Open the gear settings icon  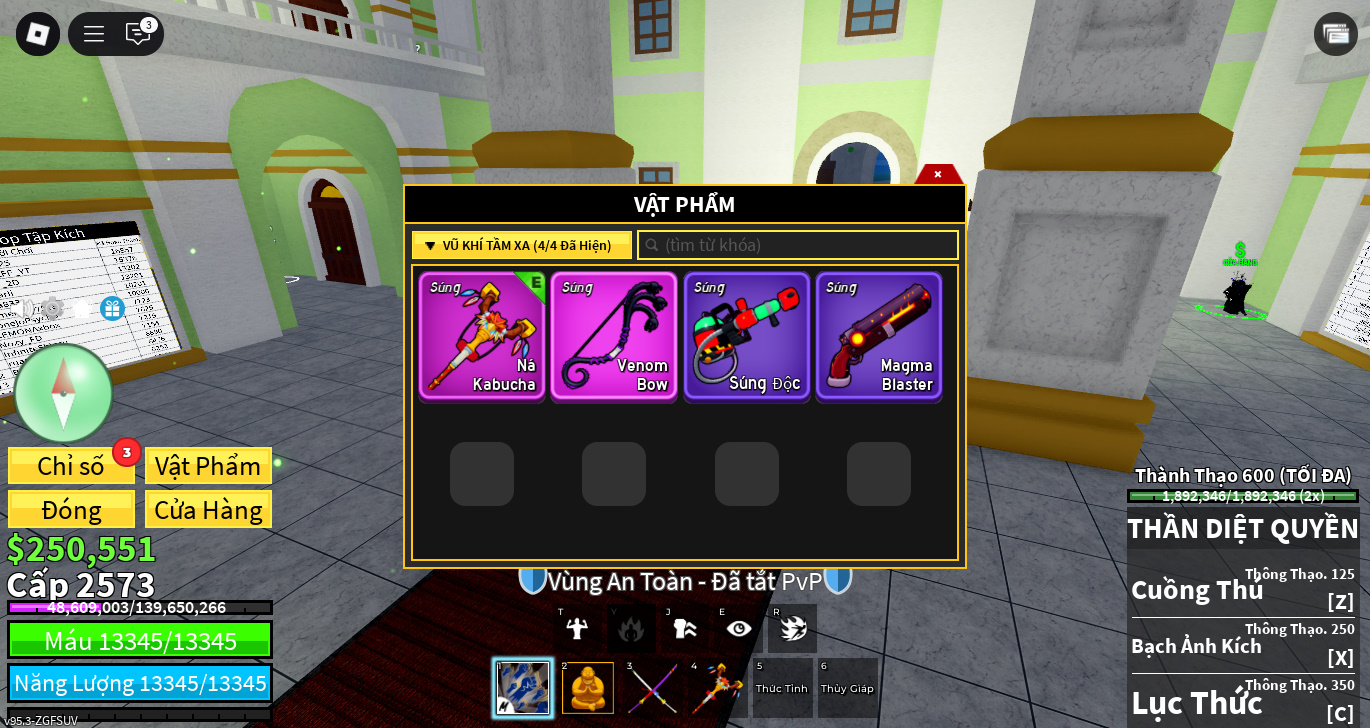tap(52, 308)
